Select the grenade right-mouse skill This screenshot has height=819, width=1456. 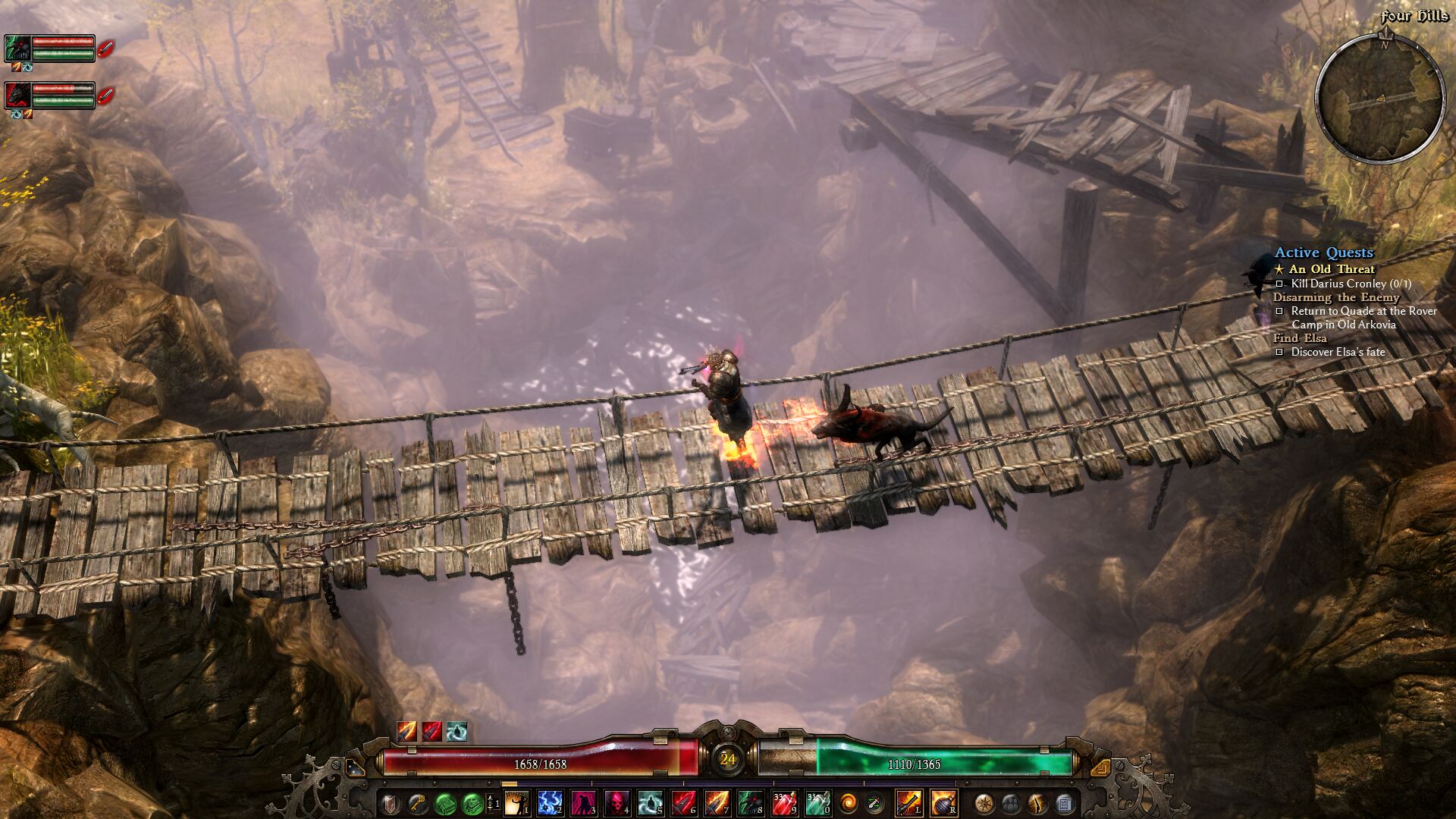point(943,802)
